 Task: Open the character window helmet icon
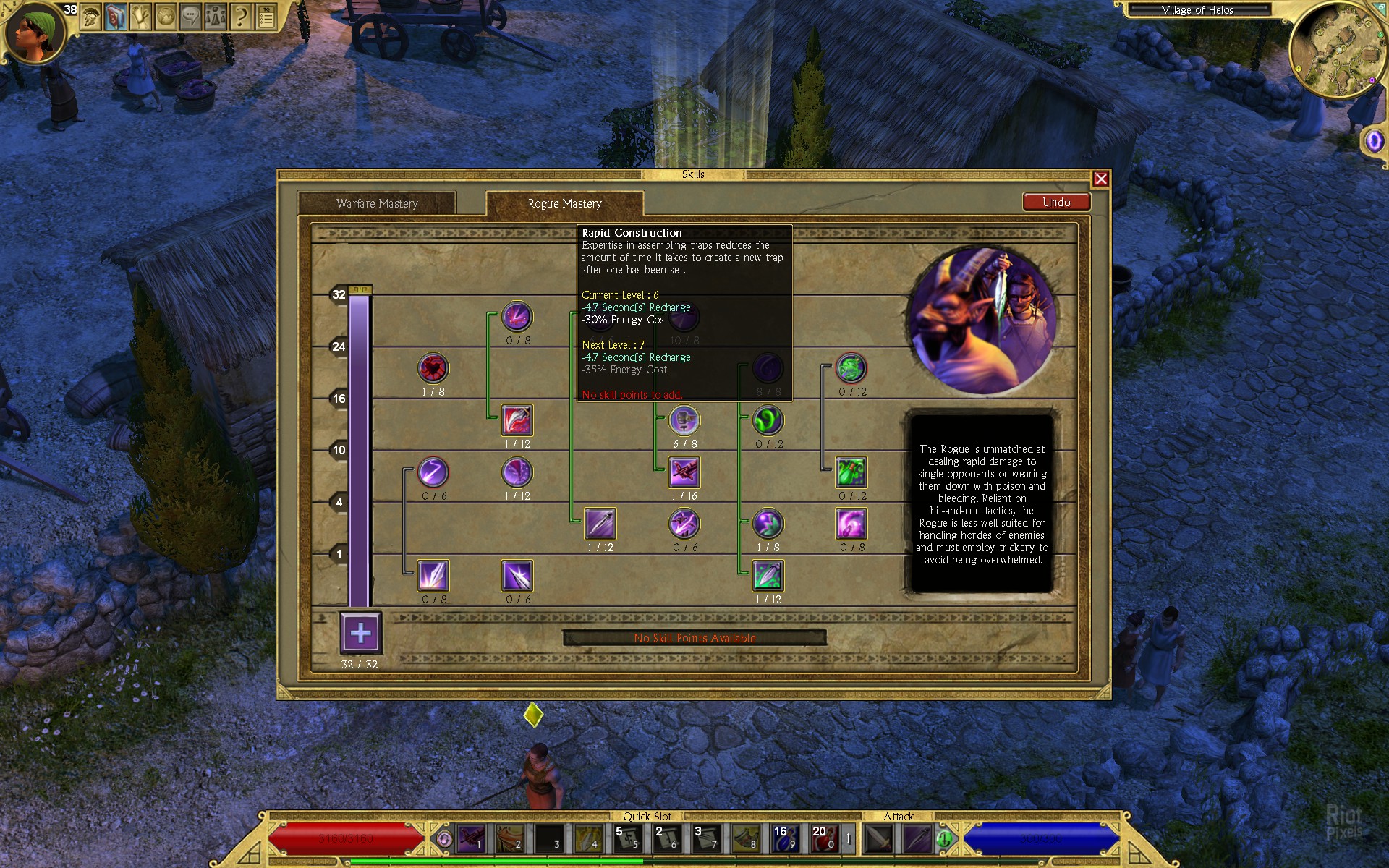tap(91, 16)
